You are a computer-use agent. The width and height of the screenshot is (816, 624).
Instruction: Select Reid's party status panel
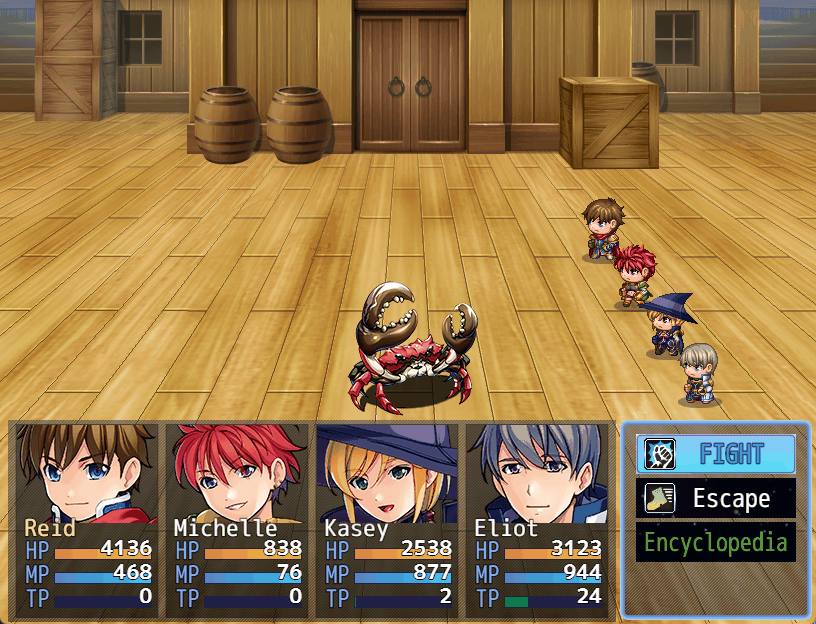(x=87, y=517)
